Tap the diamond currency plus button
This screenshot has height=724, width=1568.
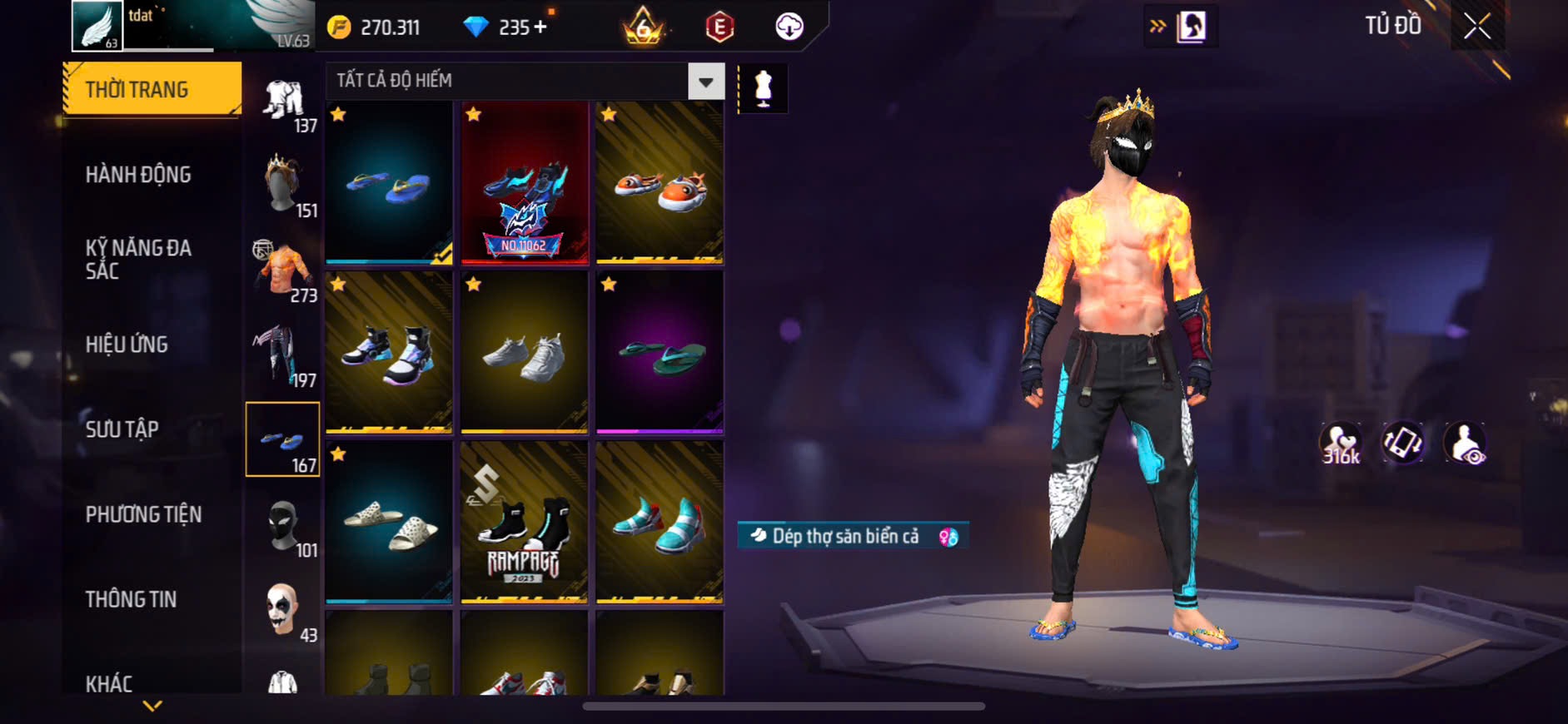(540, 27)
